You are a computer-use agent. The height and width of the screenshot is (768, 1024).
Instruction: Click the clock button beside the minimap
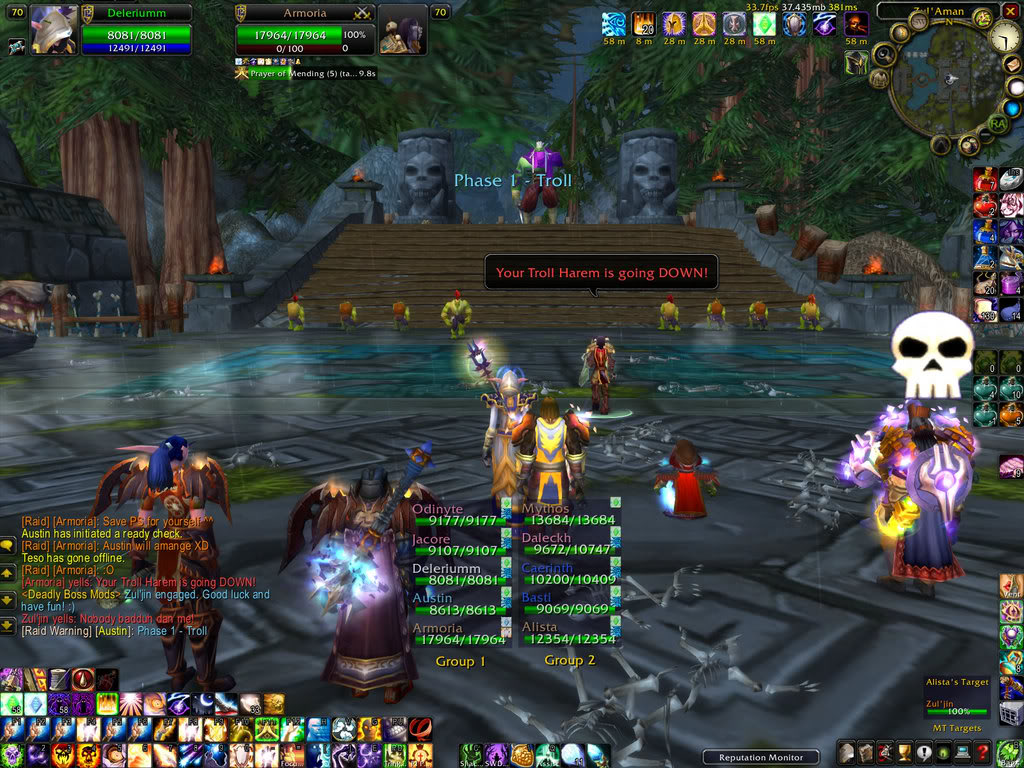pyautogui.click(x=1005, y=38)
